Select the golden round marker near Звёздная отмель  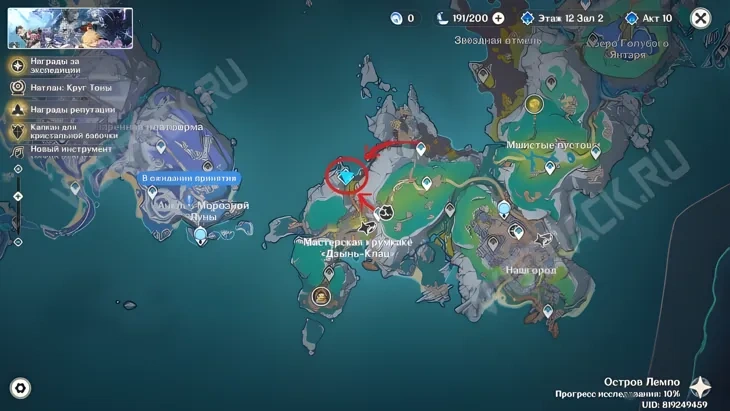(x=533, y=103)
